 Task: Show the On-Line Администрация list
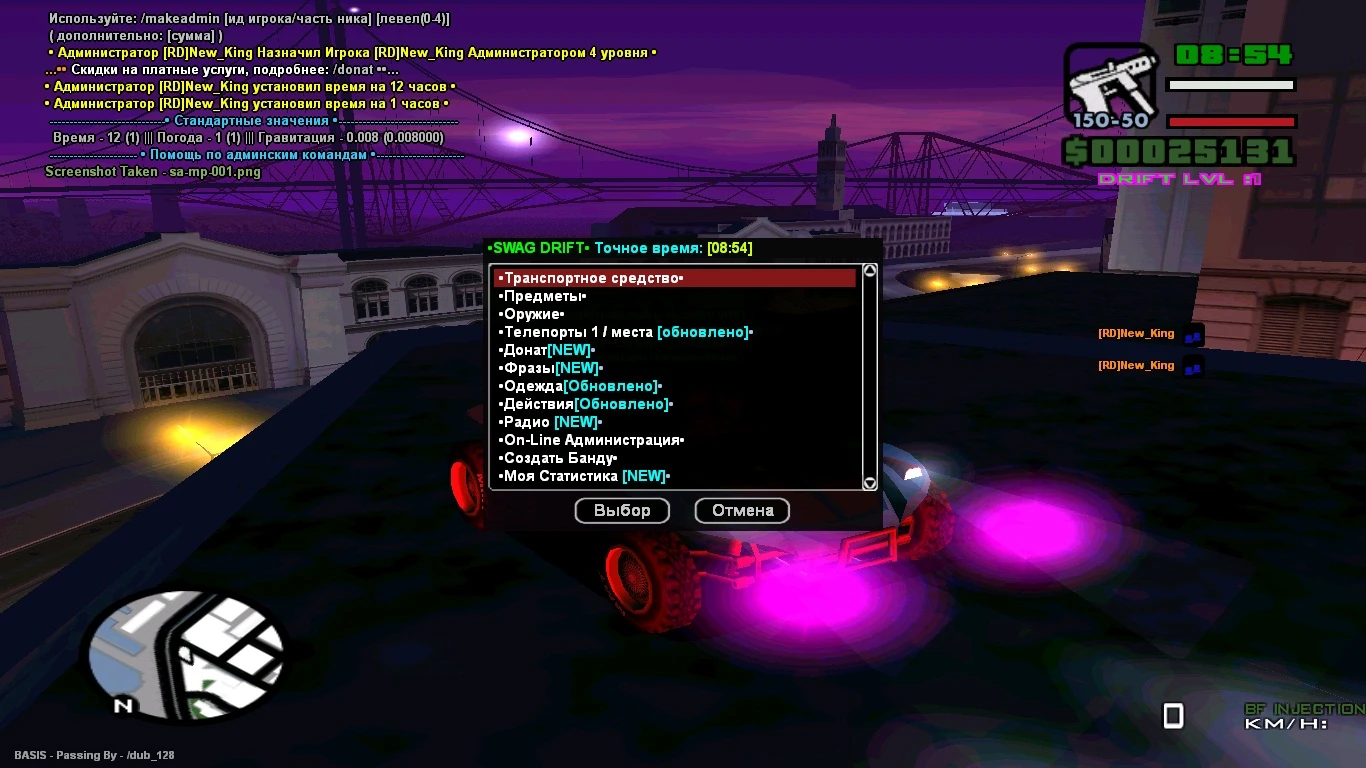click(592, 440)
